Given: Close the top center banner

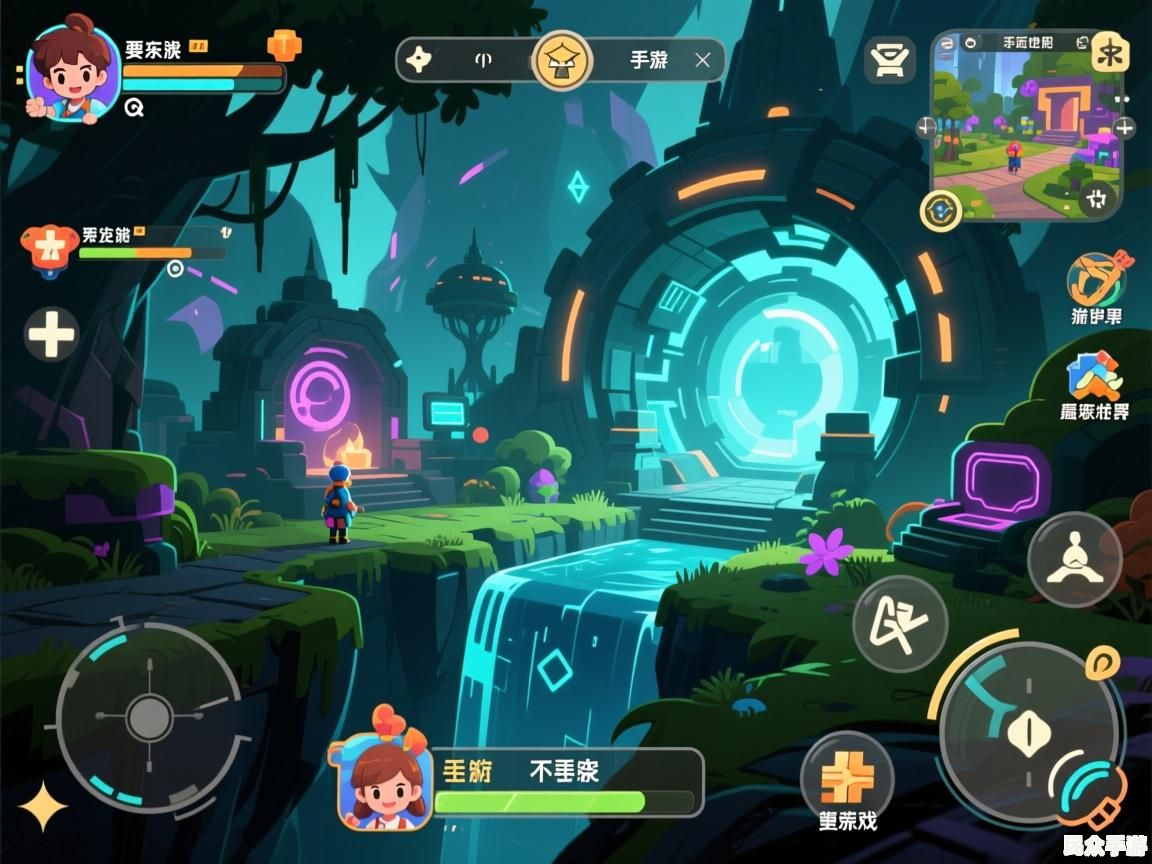Looking at the screenshot, I should (x=703, y=61).
